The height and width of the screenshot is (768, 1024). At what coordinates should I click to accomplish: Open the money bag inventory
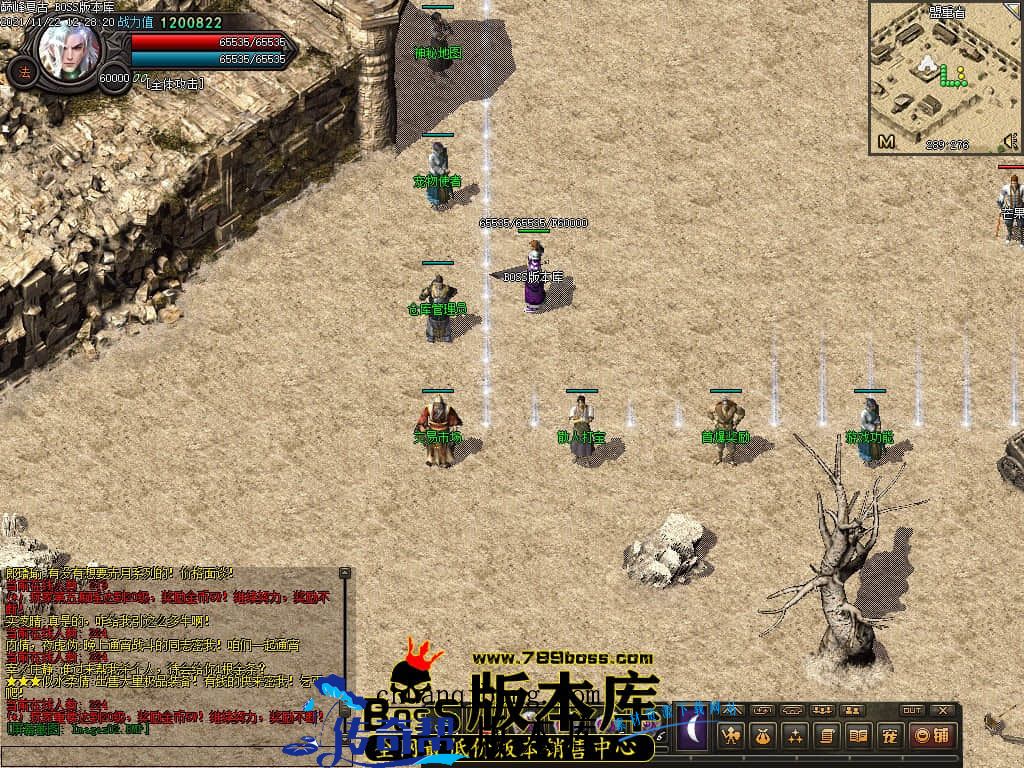click(x=762, y=737)
